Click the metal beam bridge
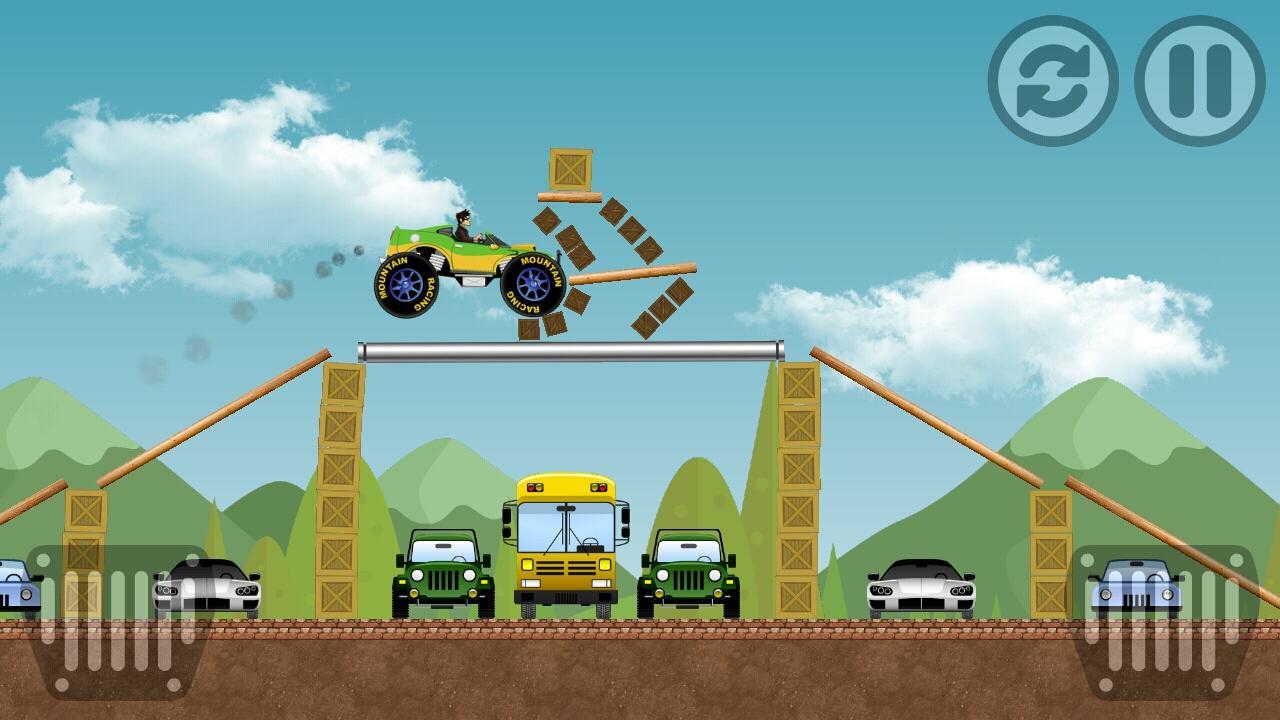Image resolution: width=1280 pixels, height=720 pixels. click(x=570, y=349)
